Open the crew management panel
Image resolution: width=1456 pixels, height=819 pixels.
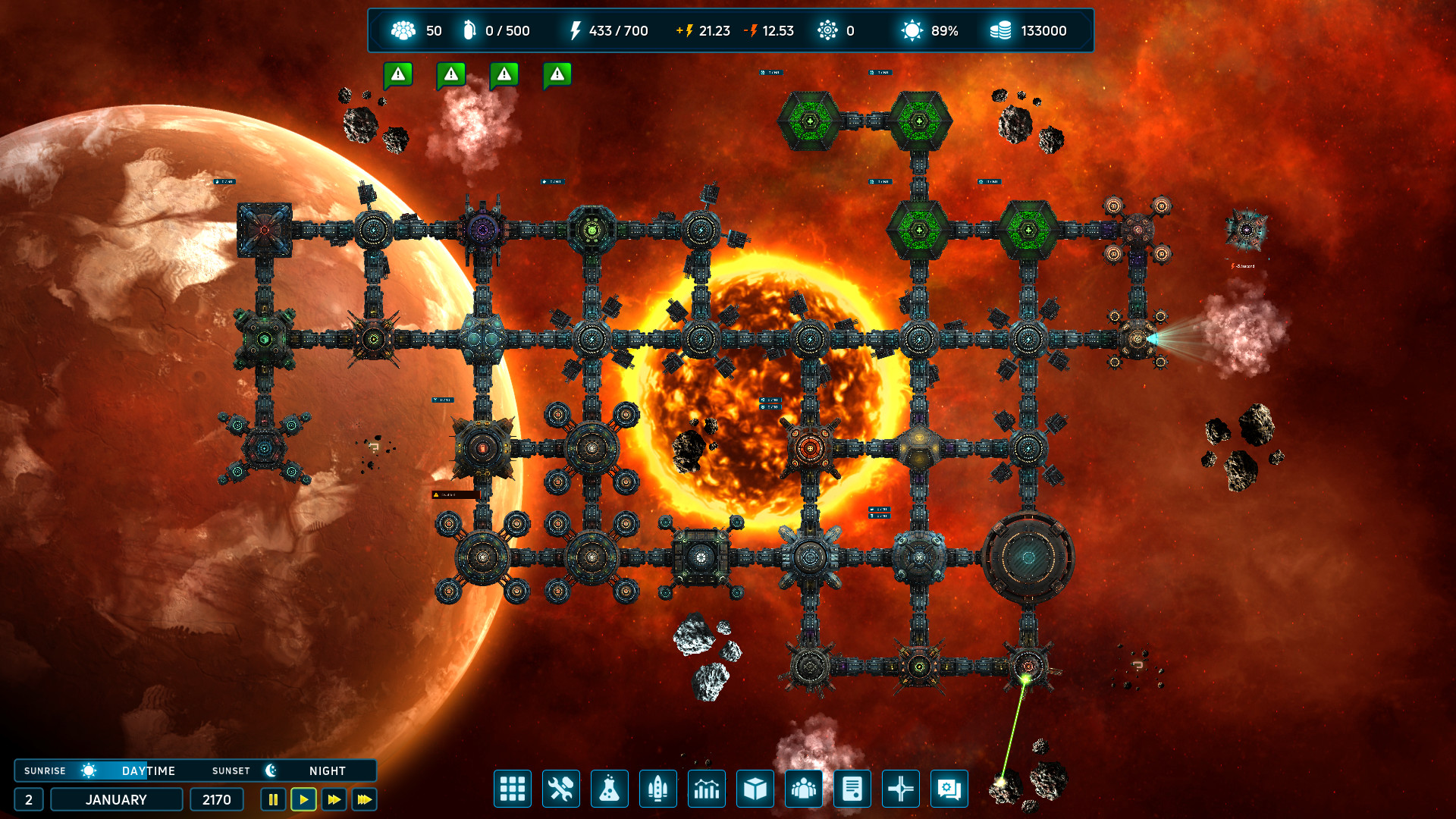tap(804, 789)
